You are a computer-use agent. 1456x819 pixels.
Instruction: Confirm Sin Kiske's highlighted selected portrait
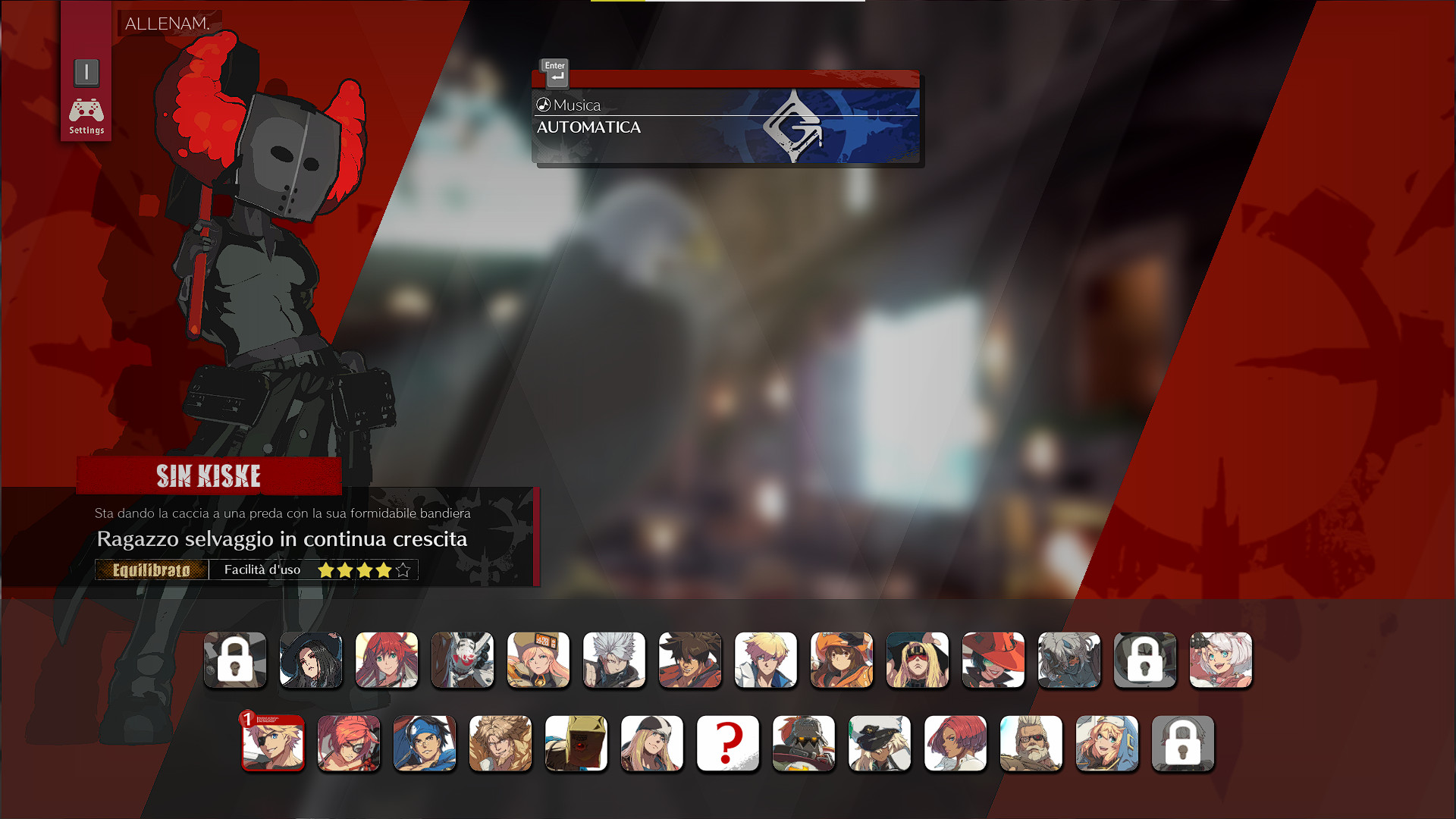point(273,744)
